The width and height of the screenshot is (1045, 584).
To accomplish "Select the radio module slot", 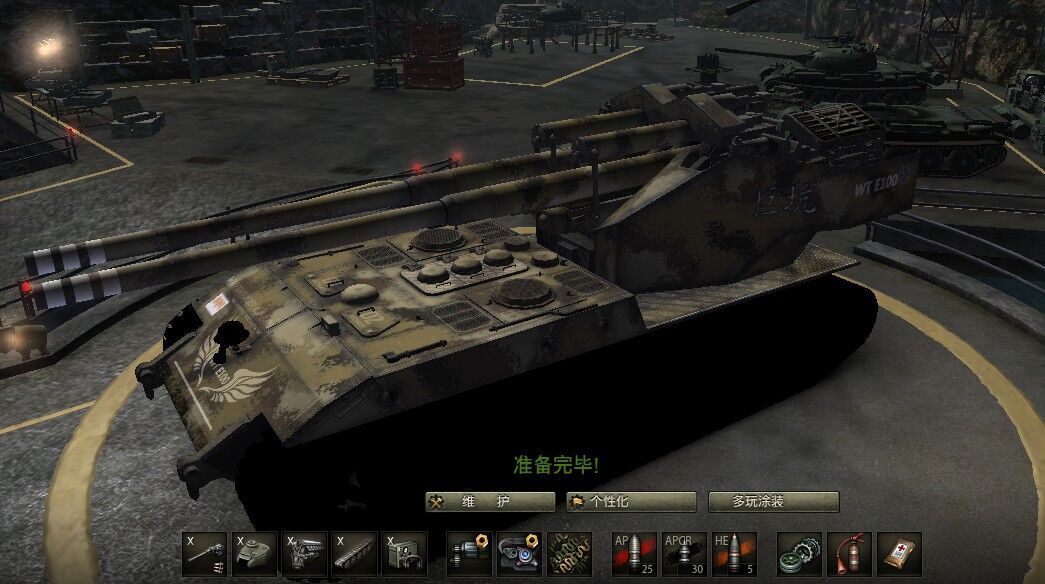I will coord(405,553).
